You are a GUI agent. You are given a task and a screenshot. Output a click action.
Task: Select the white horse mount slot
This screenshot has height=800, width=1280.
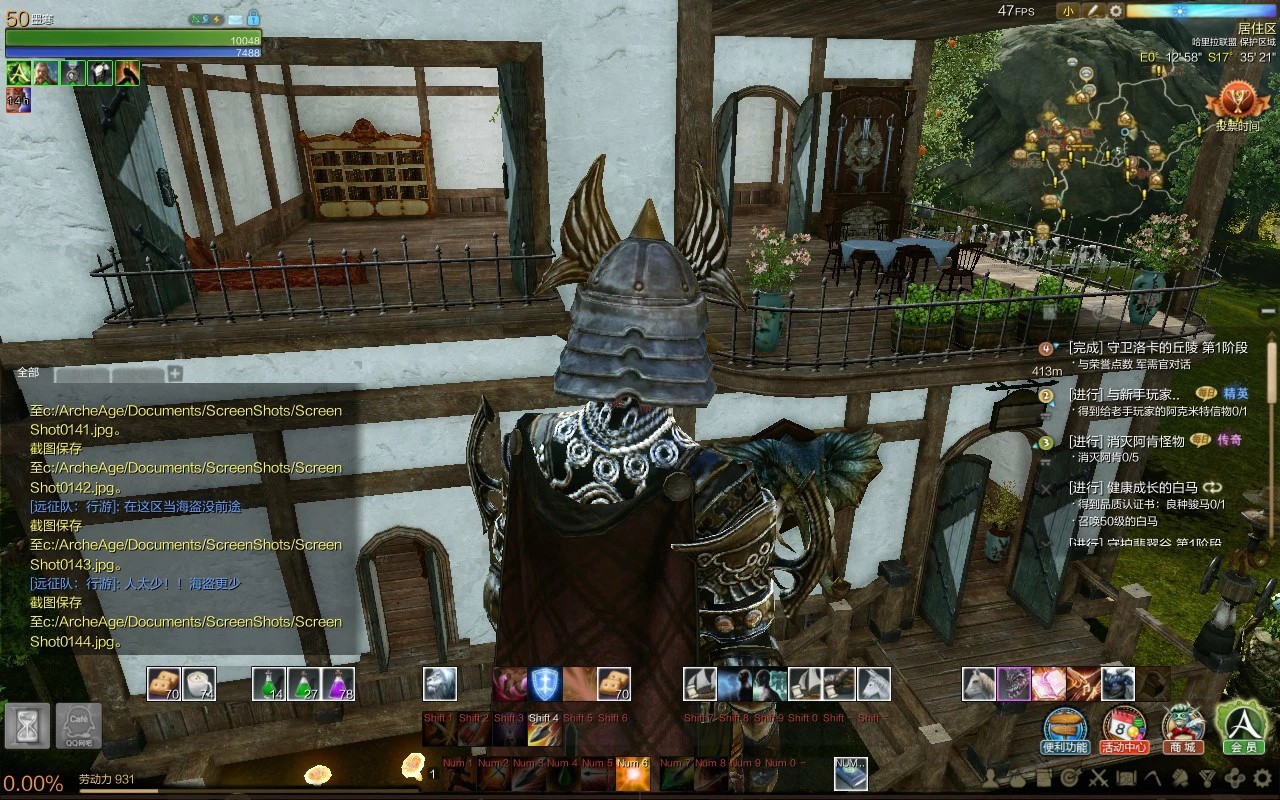[x=979, y=684]
